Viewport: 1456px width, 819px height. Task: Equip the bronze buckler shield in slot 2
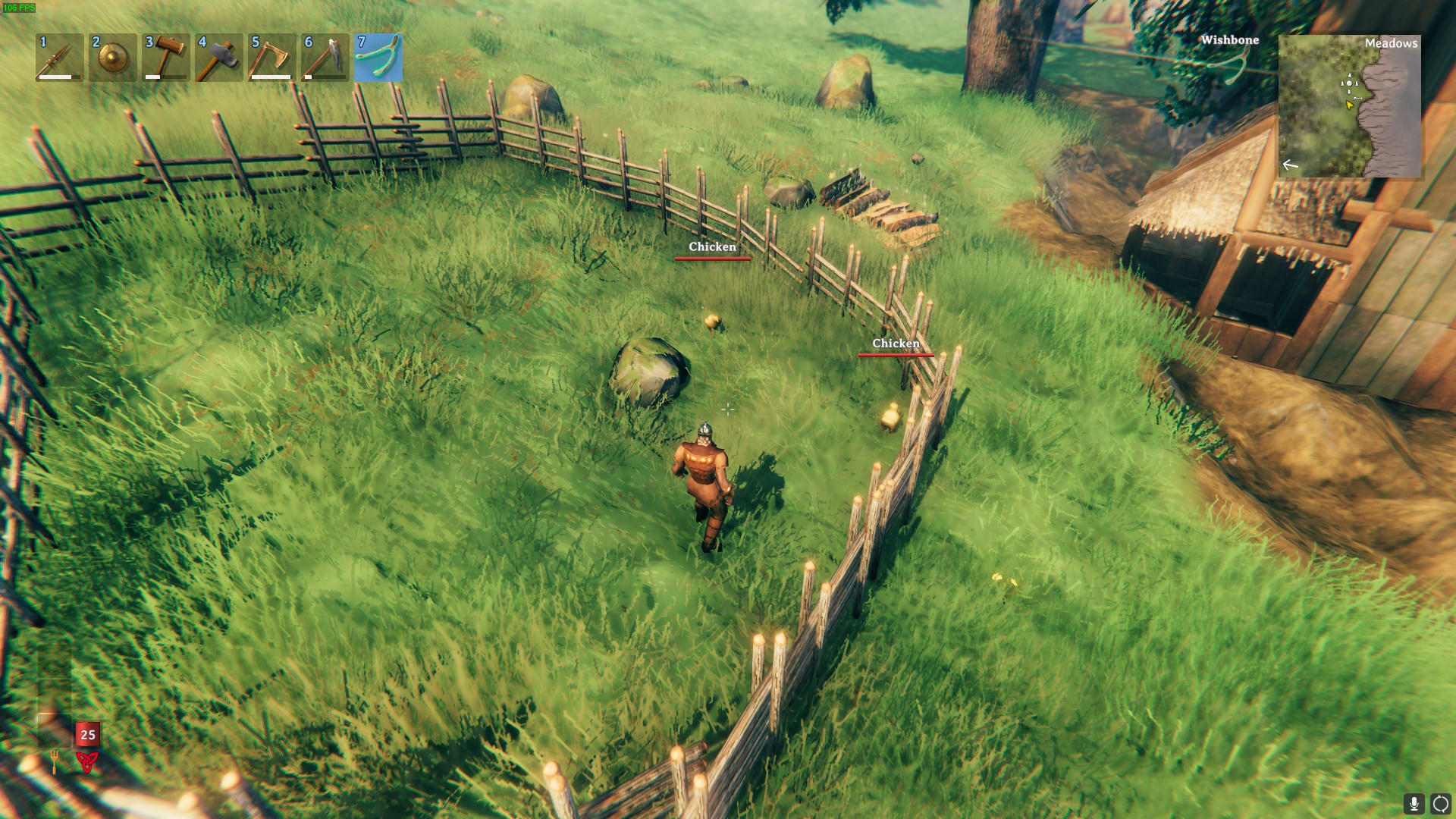point(111,58)
